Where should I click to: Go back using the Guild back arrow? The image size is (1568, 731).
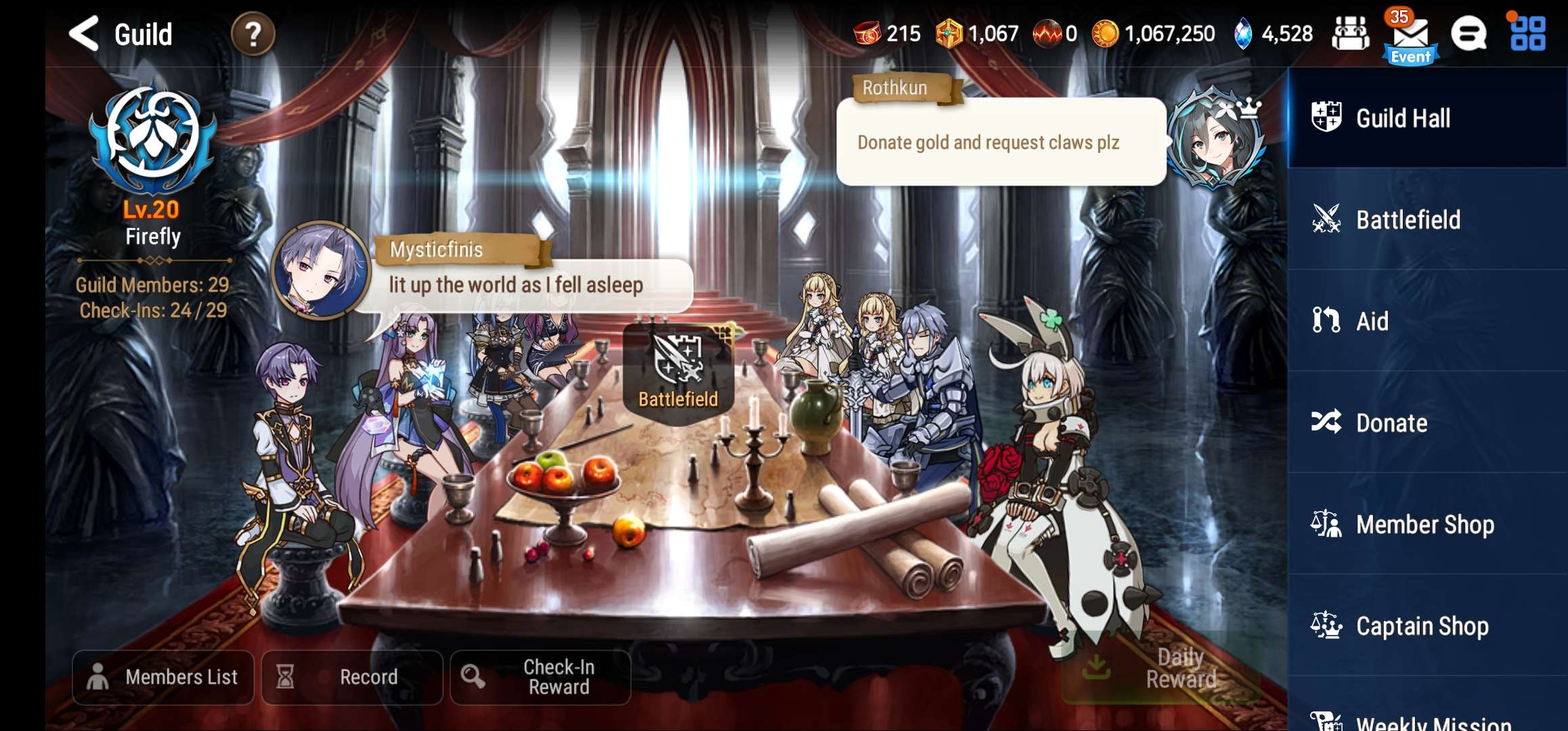point(83,34)
